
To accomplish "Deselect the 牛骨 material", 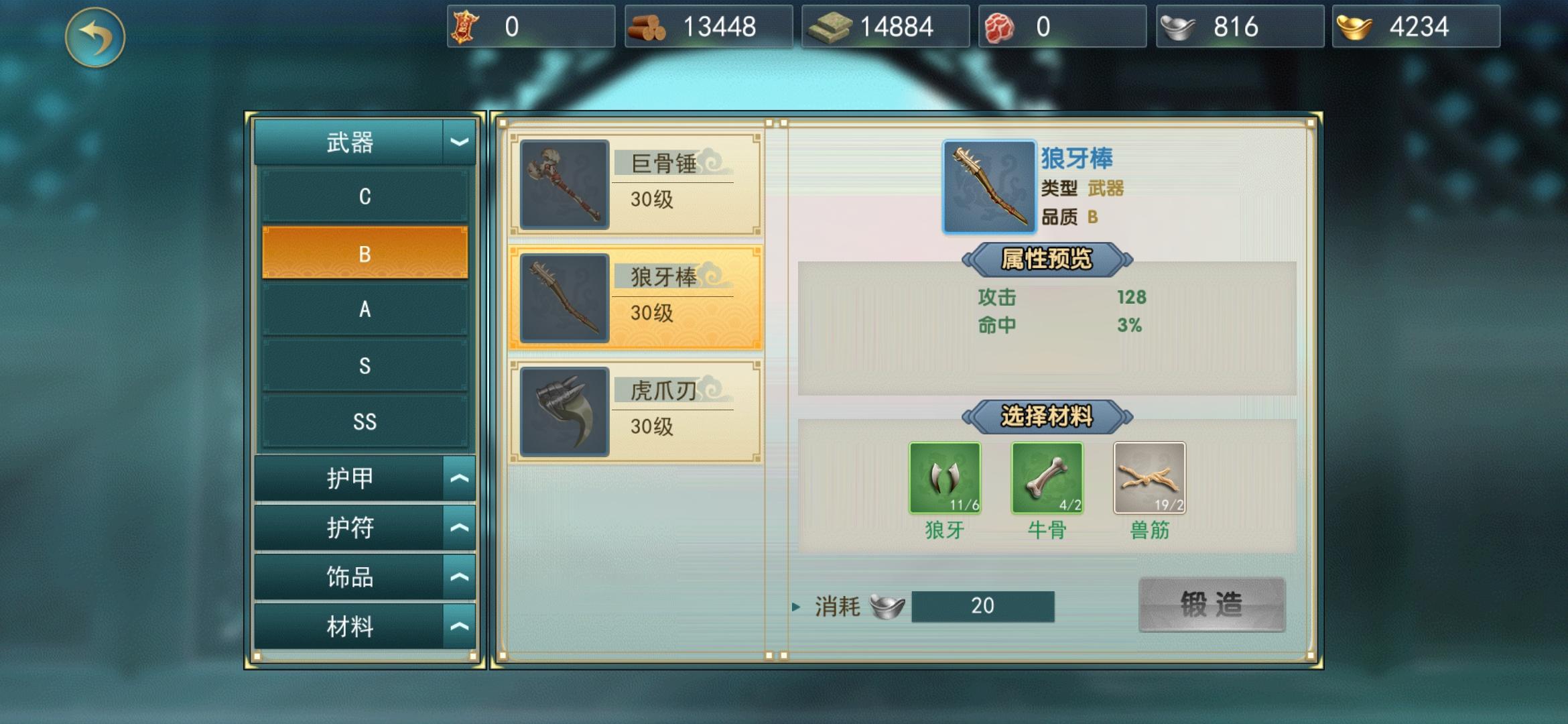I will [1047, 477].
